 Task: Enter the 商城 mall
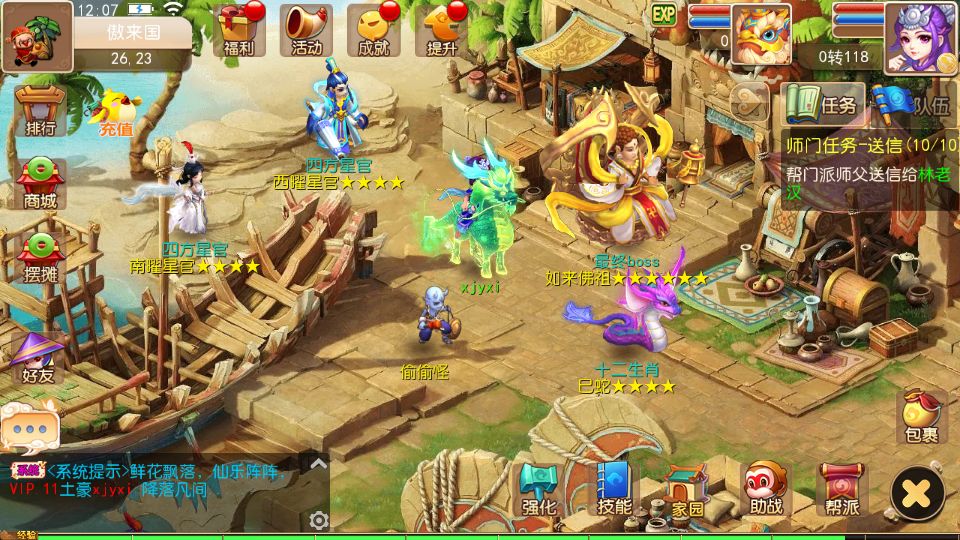point(41,184)
